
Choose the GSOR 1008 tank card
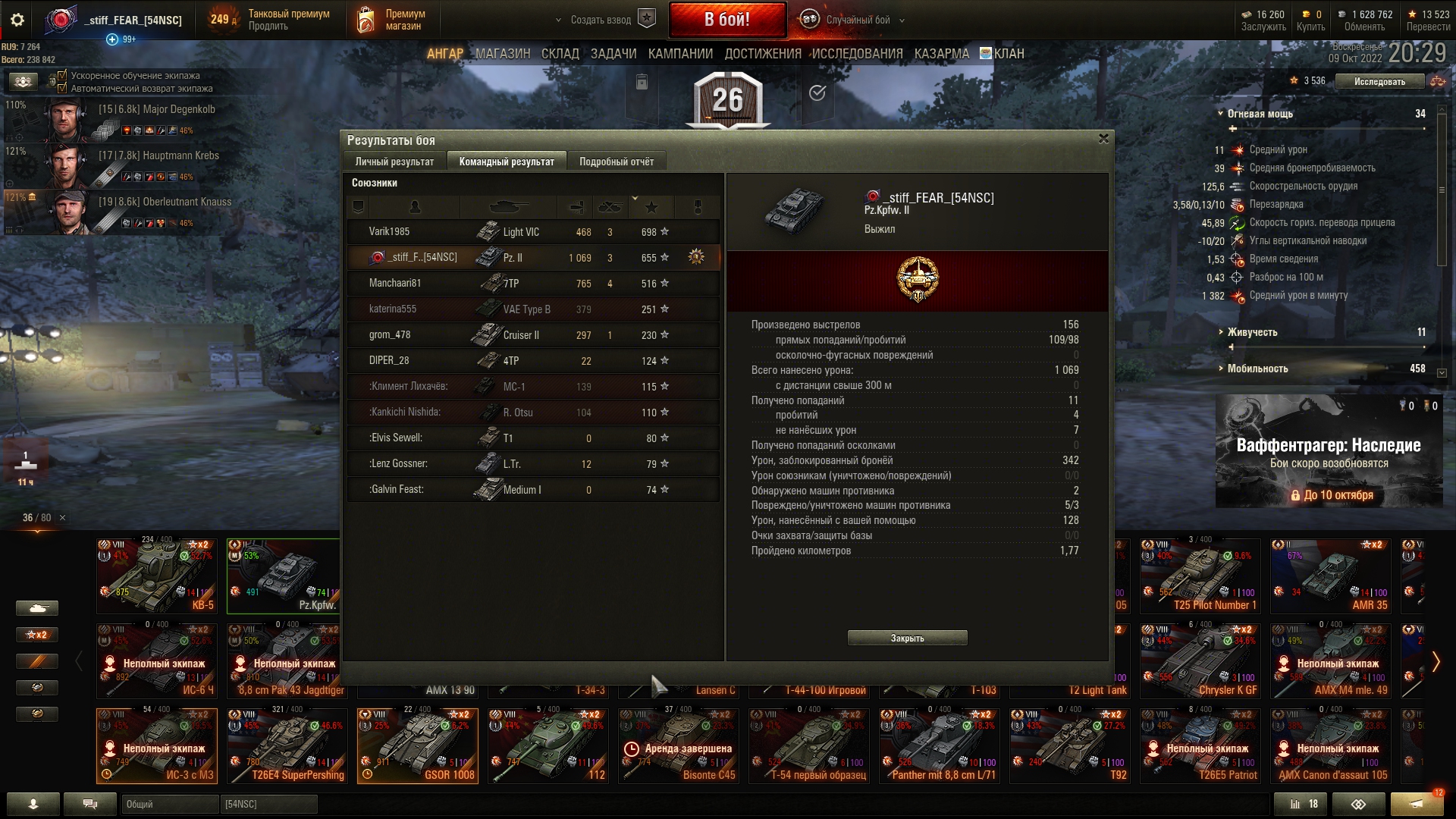click(417, 746)
